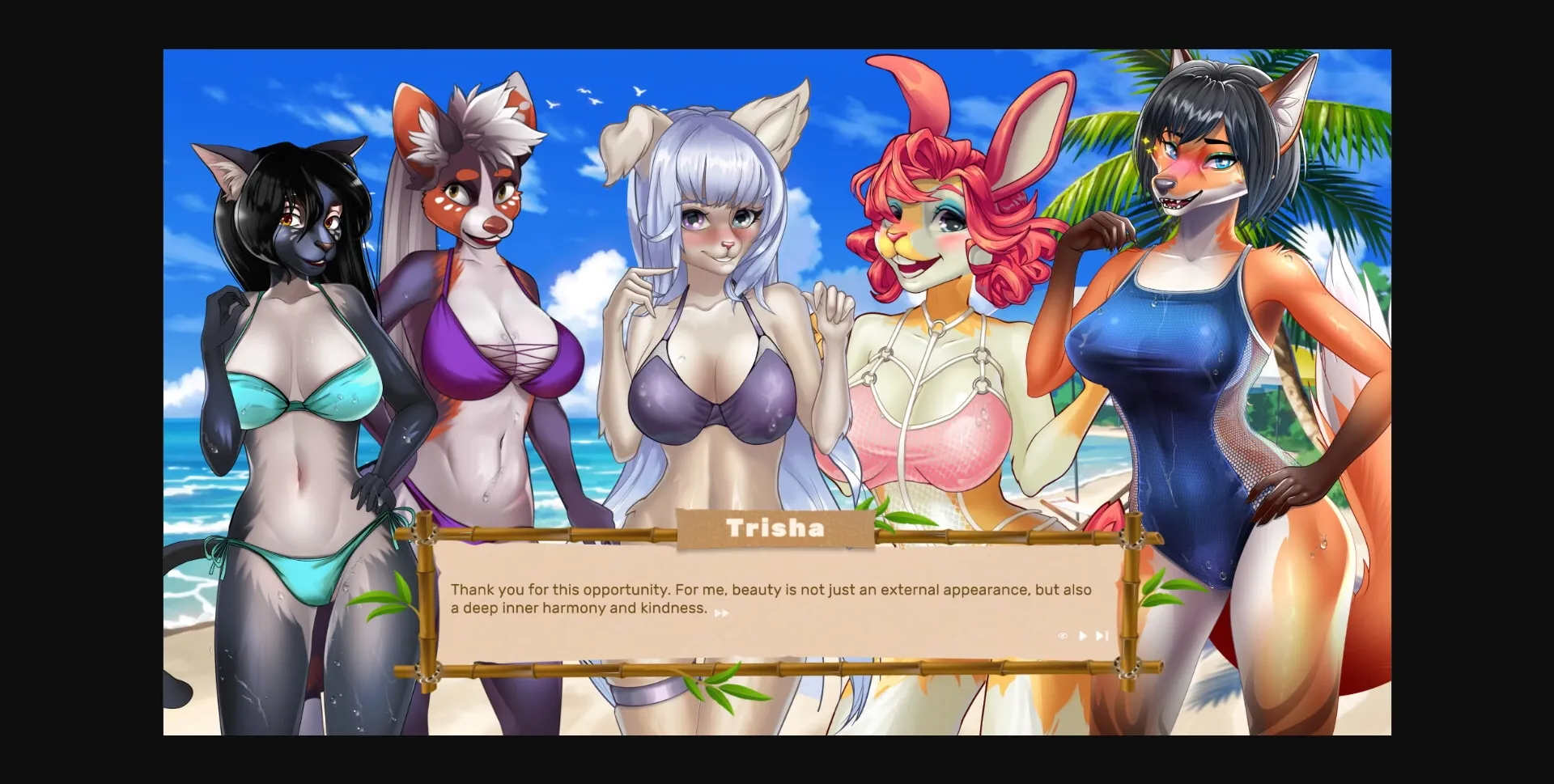
Task: Click the eye icon near the bamboo frame
Action: (1062, 636)
